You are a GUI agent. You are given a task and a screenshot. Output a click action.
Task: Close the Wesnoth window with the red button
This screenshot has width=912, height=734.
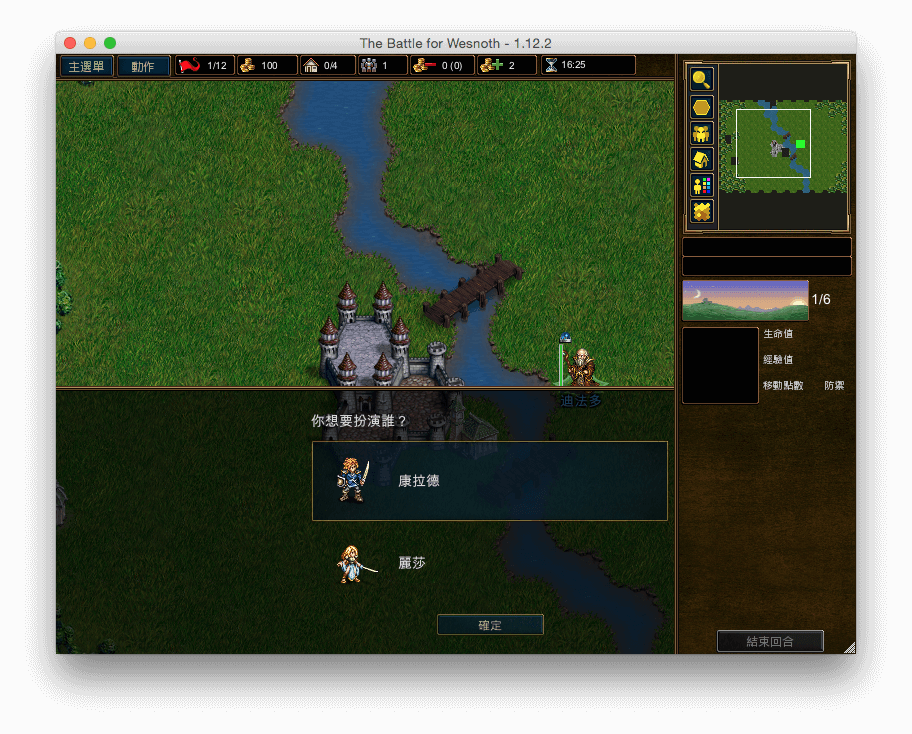pyautogui.click(x=70, y=43)
